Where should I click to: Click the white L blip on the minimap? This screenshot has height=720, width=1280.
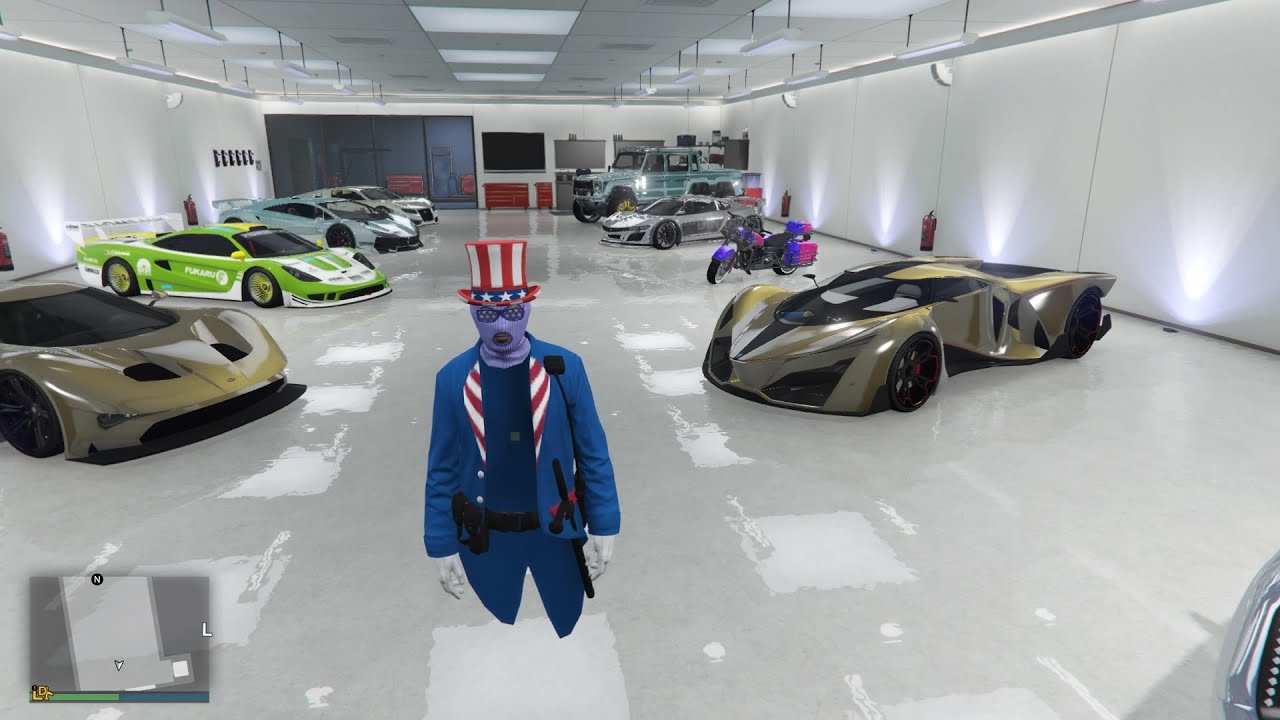(x=207, y=630)
